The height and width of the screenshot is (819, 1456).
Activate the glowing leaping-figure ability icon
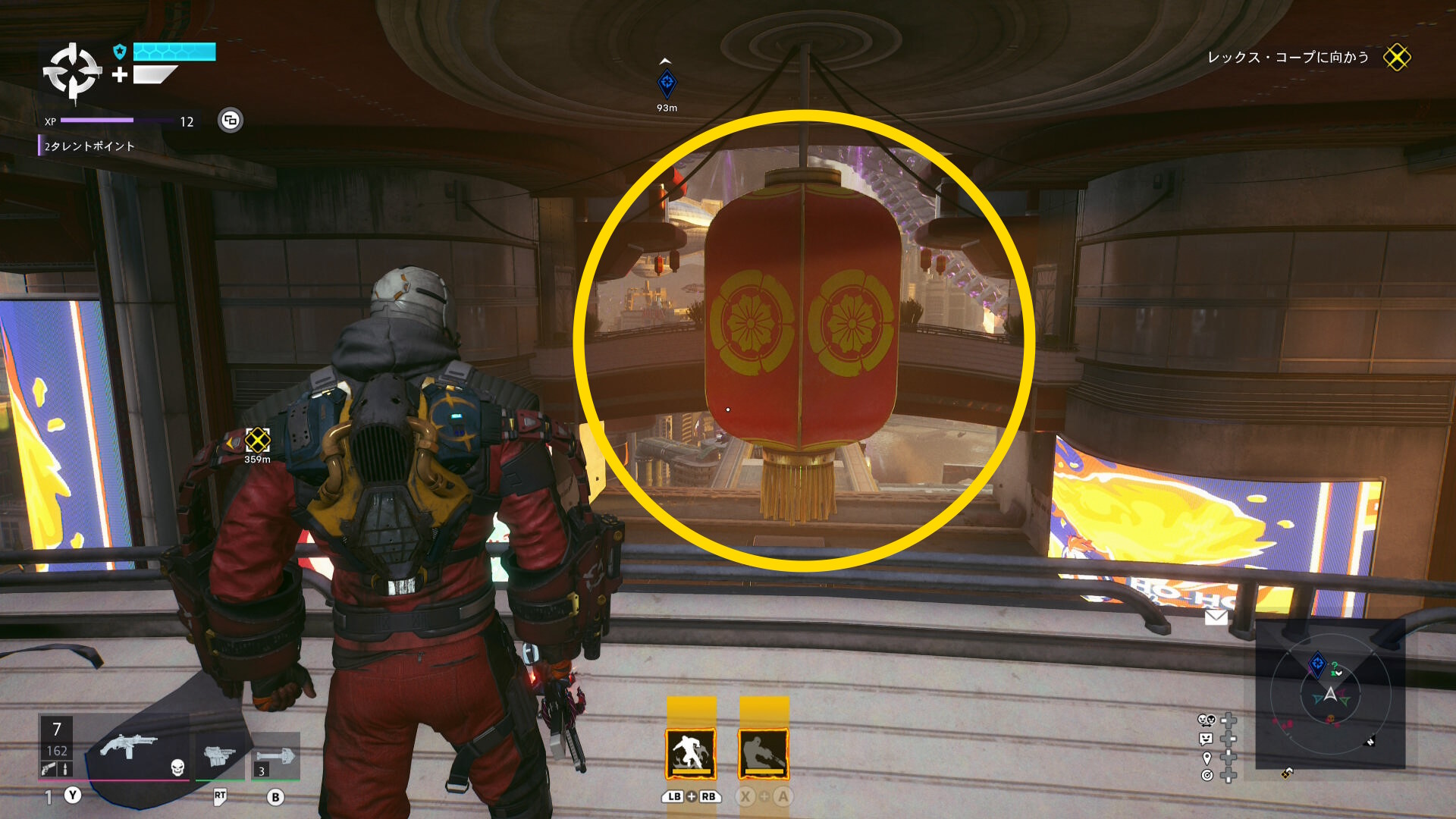click(x=691, y=753)
